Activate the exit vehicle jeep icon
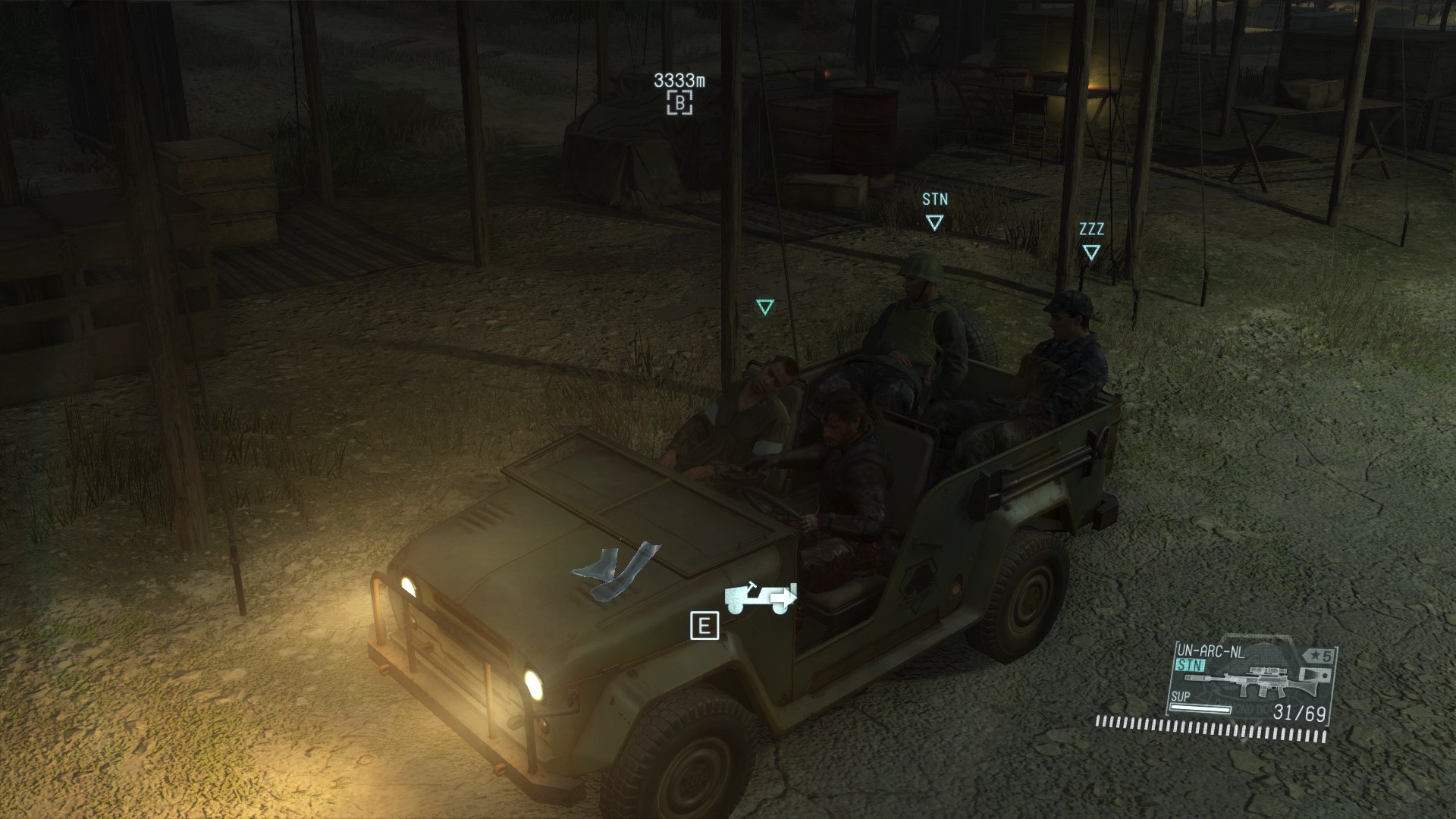 point(760,598)
